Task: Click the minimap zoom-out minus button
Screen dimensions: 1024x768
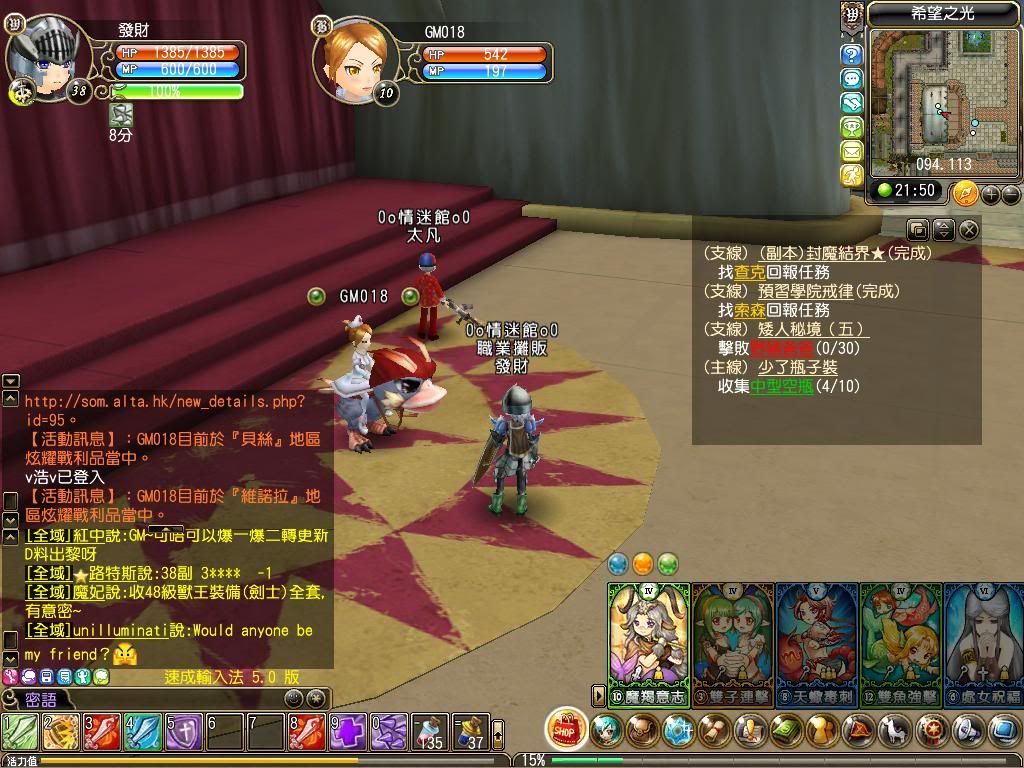Action: click(x=1011, y=193)
